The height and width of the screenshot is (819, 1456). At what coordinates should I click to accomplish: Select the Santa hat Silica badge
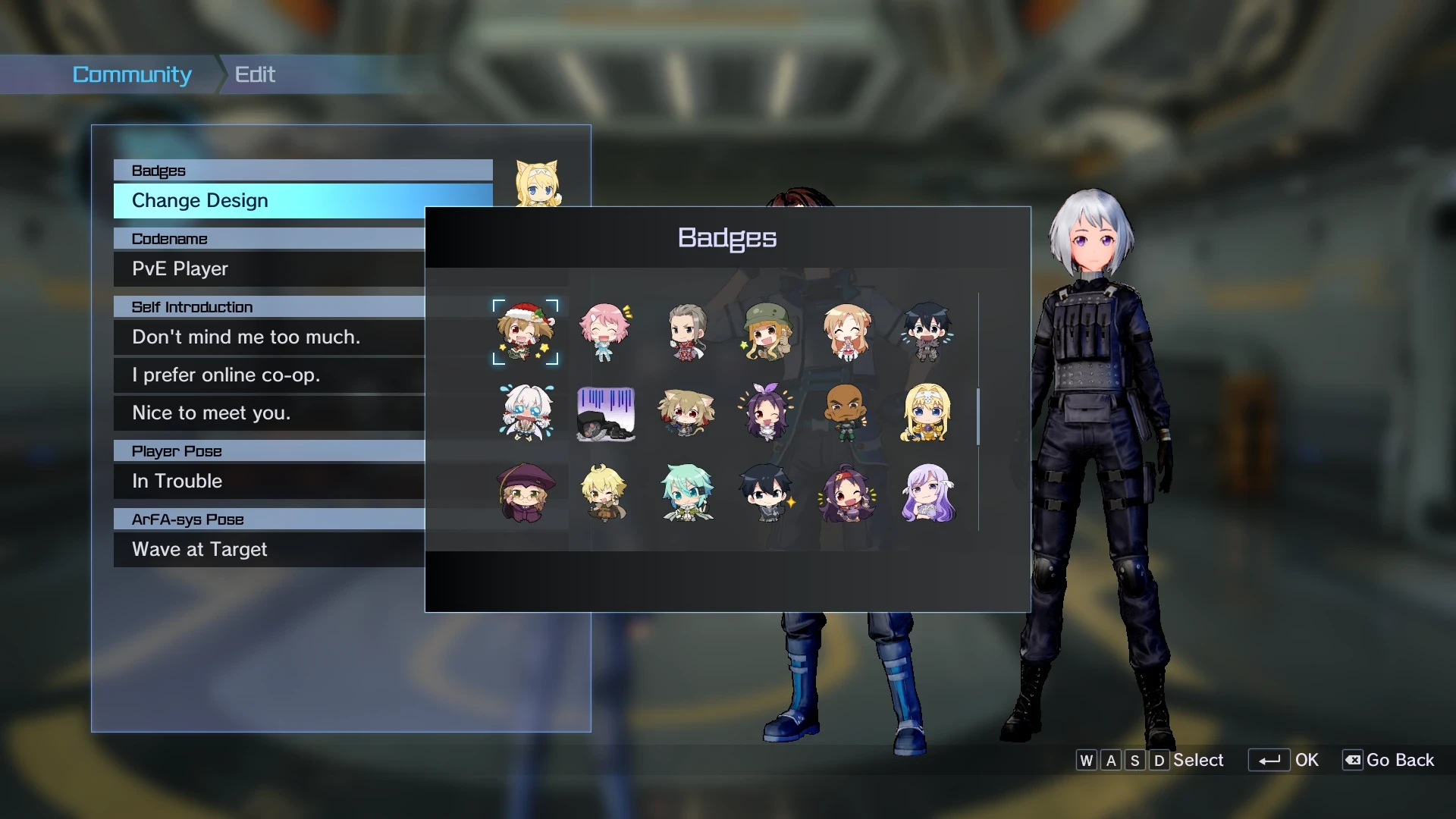(x=527, y=332)
